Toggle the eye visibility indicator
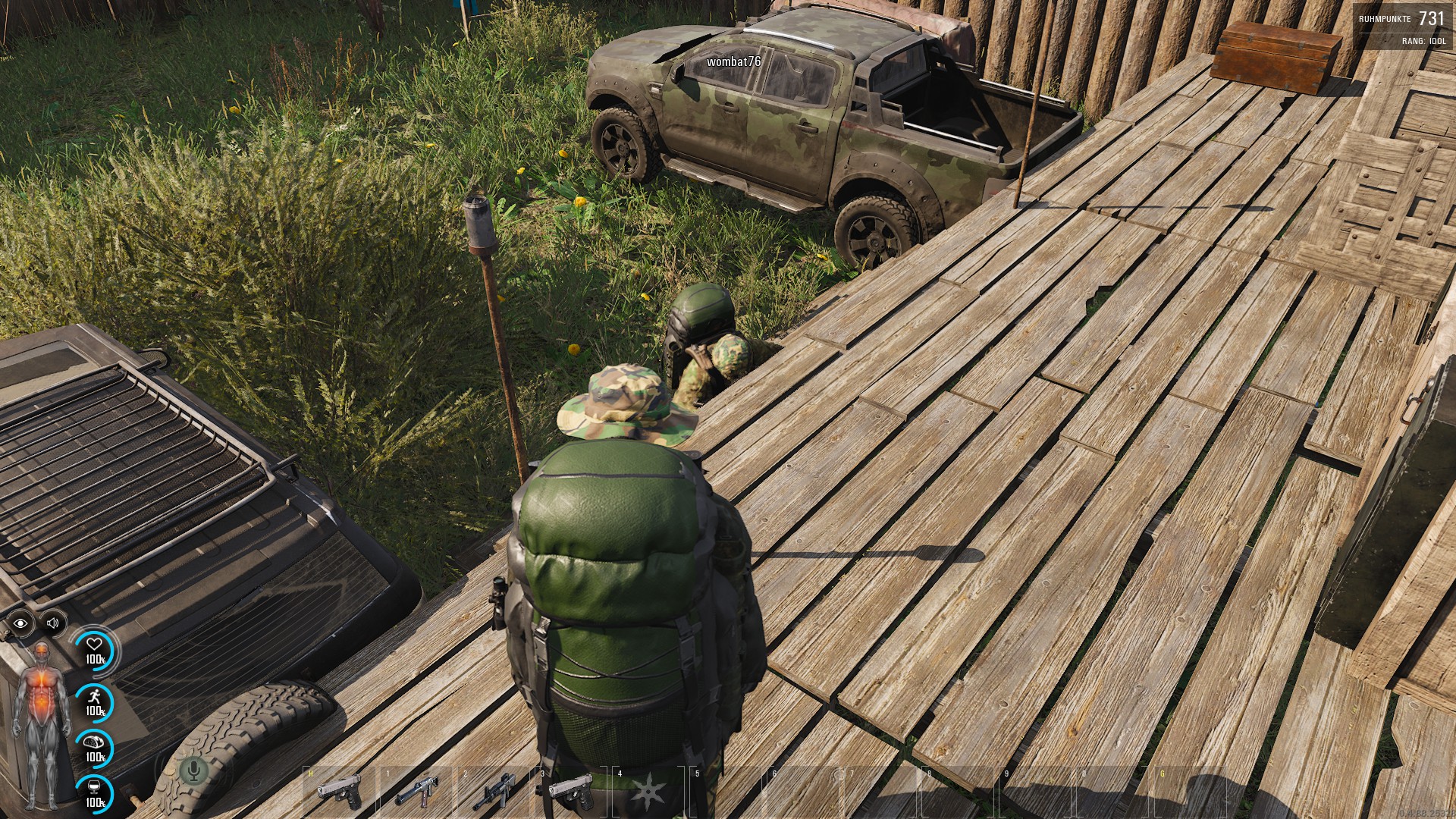The image size is (1456, 819). pos(20,623)
